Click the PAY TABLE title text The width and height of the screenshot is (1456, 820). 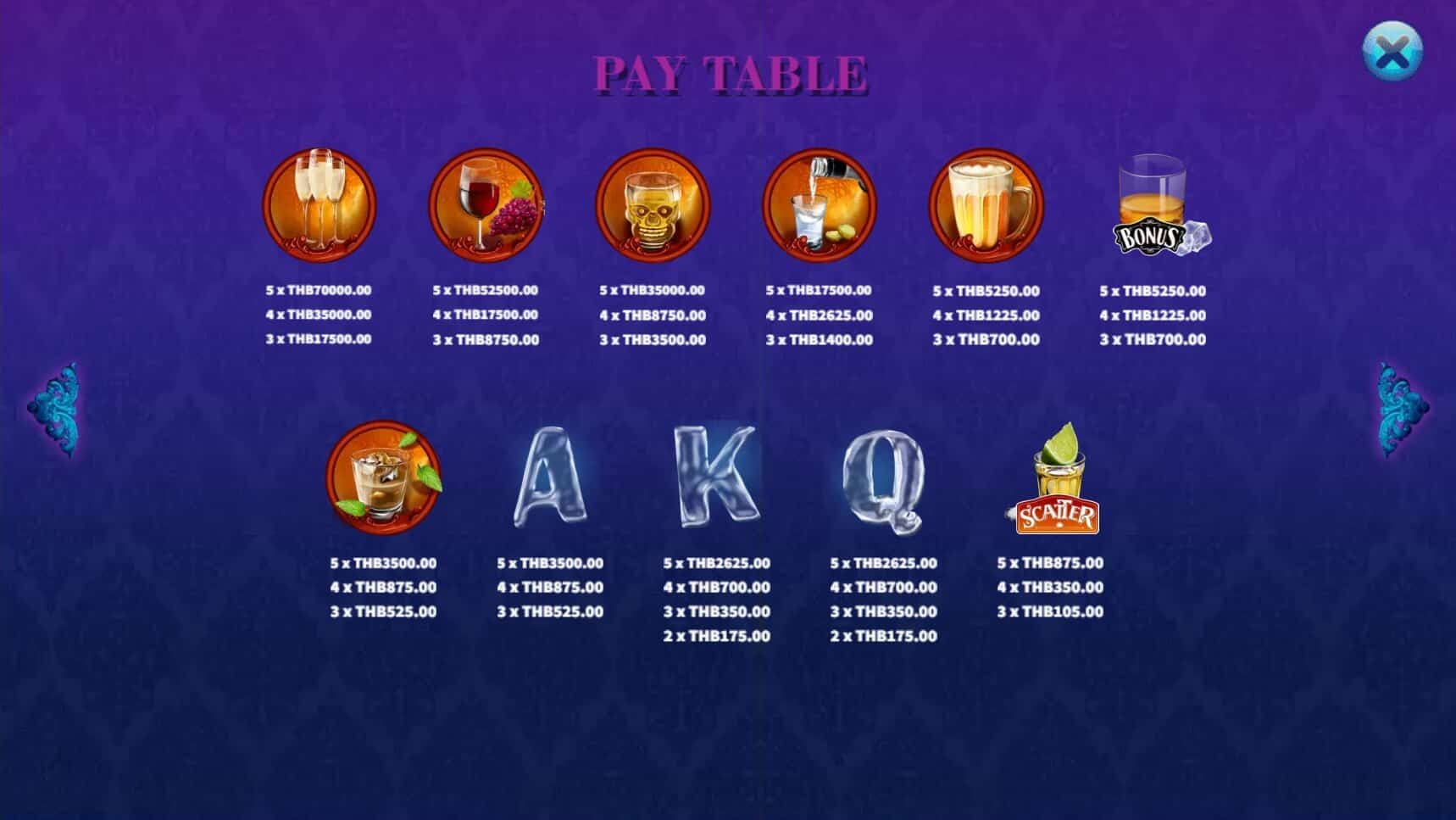[729, 72]
